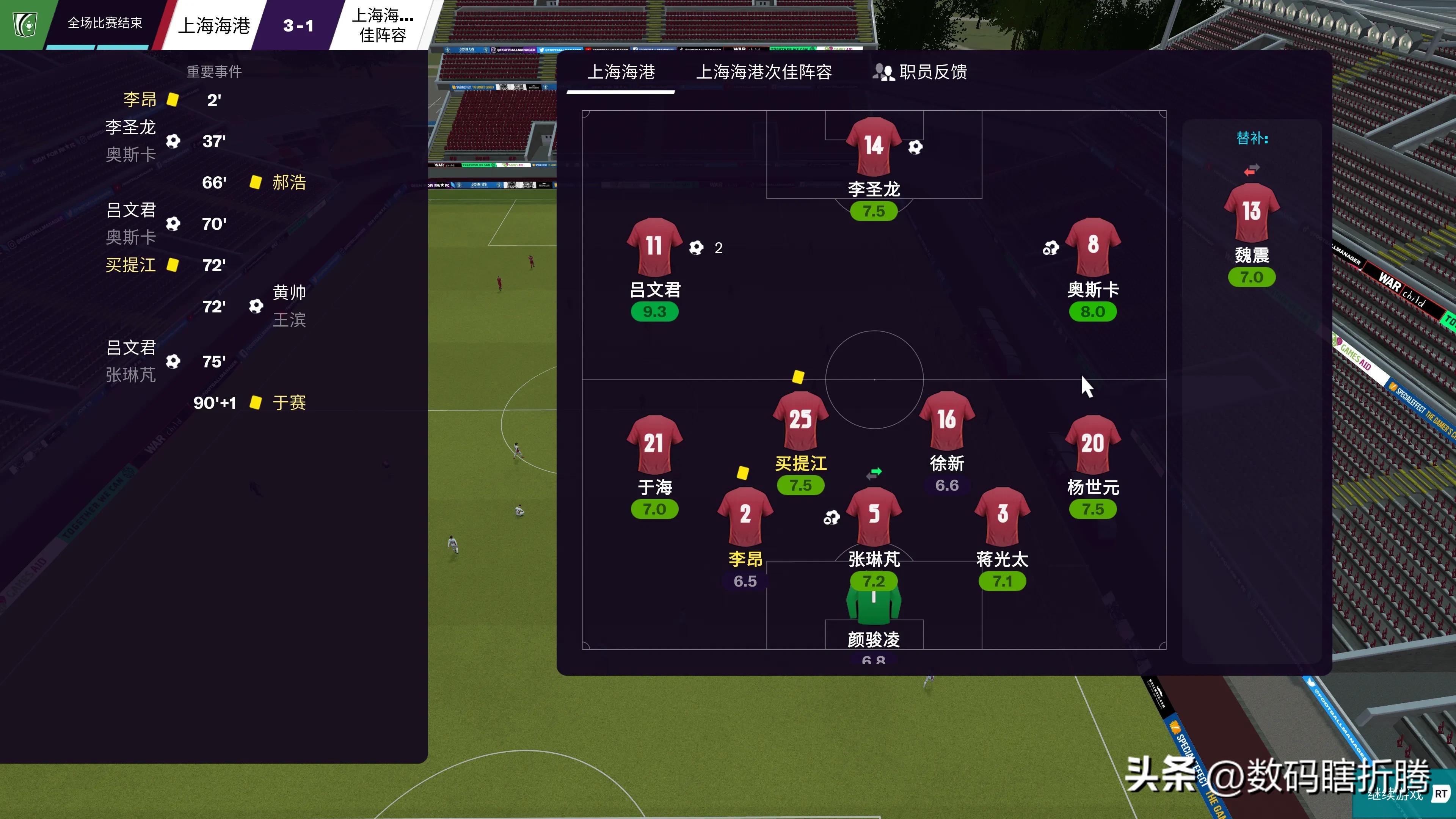Viewport: 1456px width, 819px height.
Task: Select player 吕文君 number 11 shirt
Action: 654,247
